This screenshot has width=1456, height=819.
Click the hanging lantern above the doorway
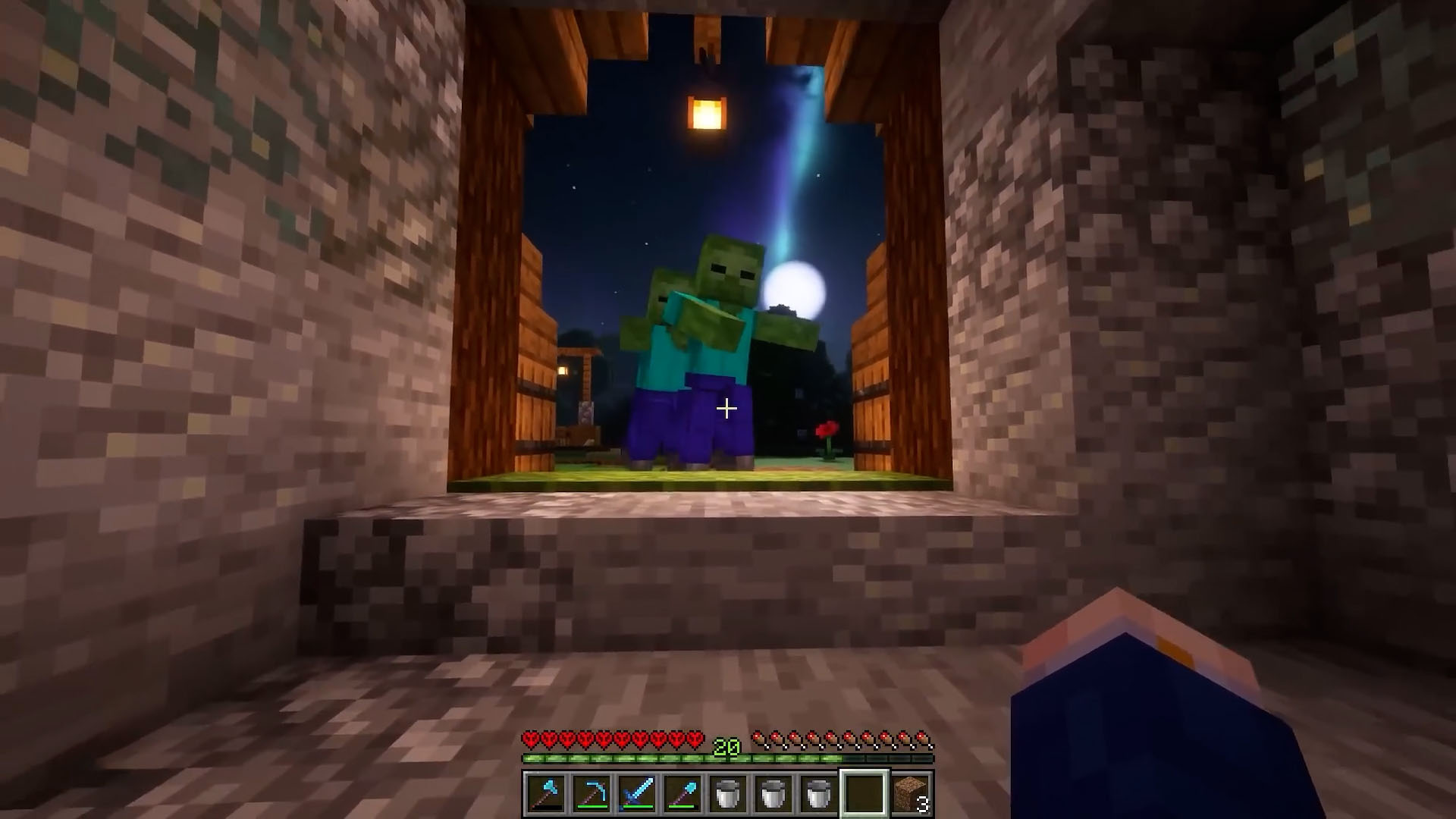(705, 114)
